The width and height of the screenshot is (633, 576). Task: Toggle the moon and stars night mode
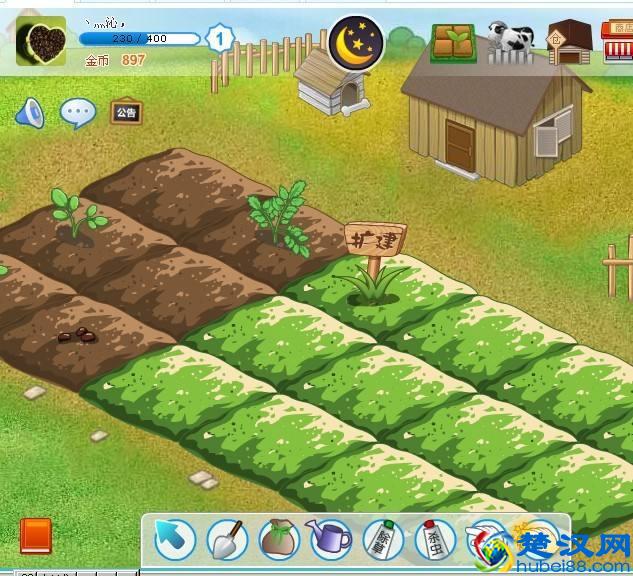coord(357,40)
